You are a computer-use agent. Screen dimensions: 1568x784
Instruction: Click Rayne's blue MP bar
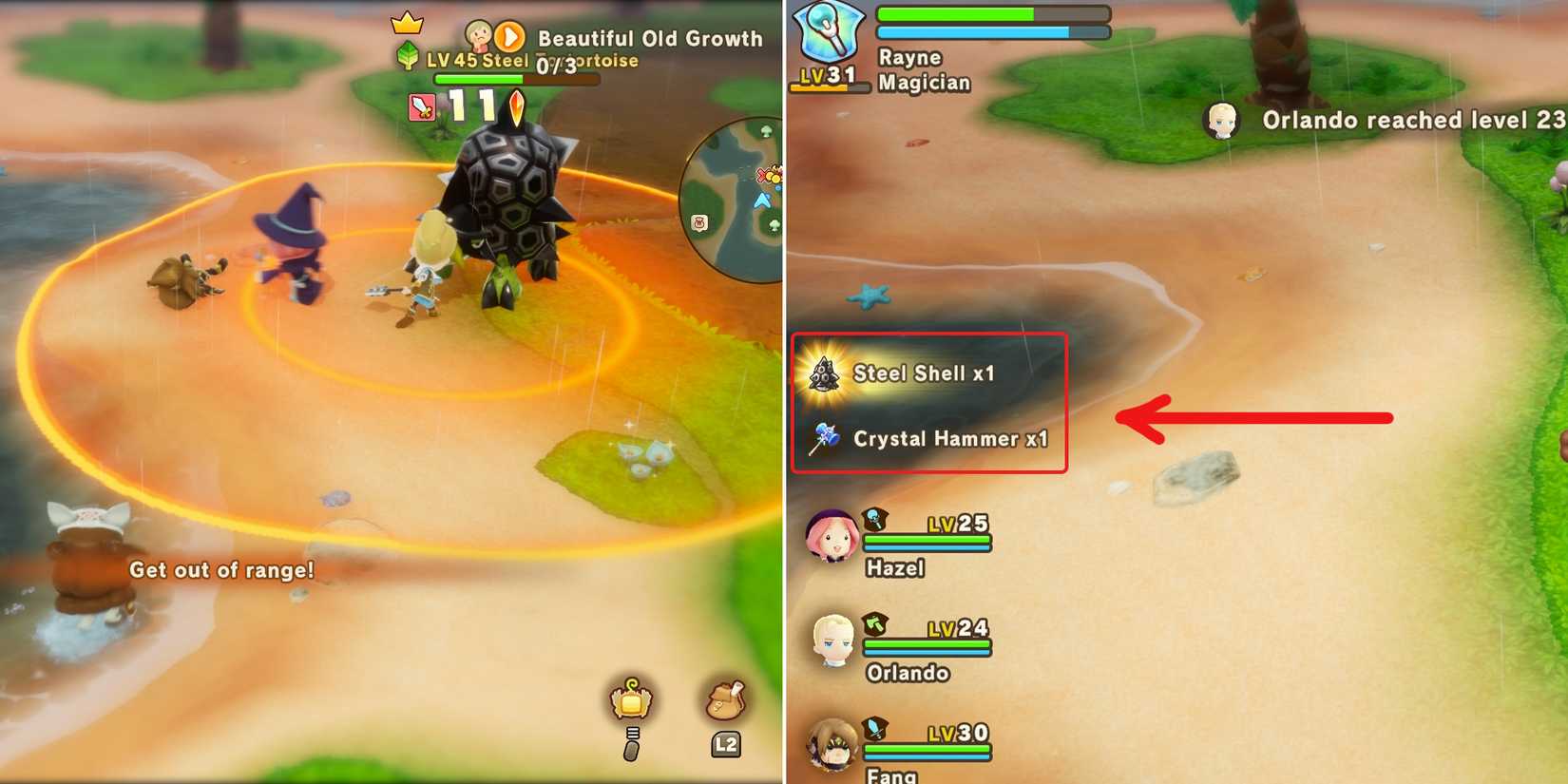pos(993,31)
